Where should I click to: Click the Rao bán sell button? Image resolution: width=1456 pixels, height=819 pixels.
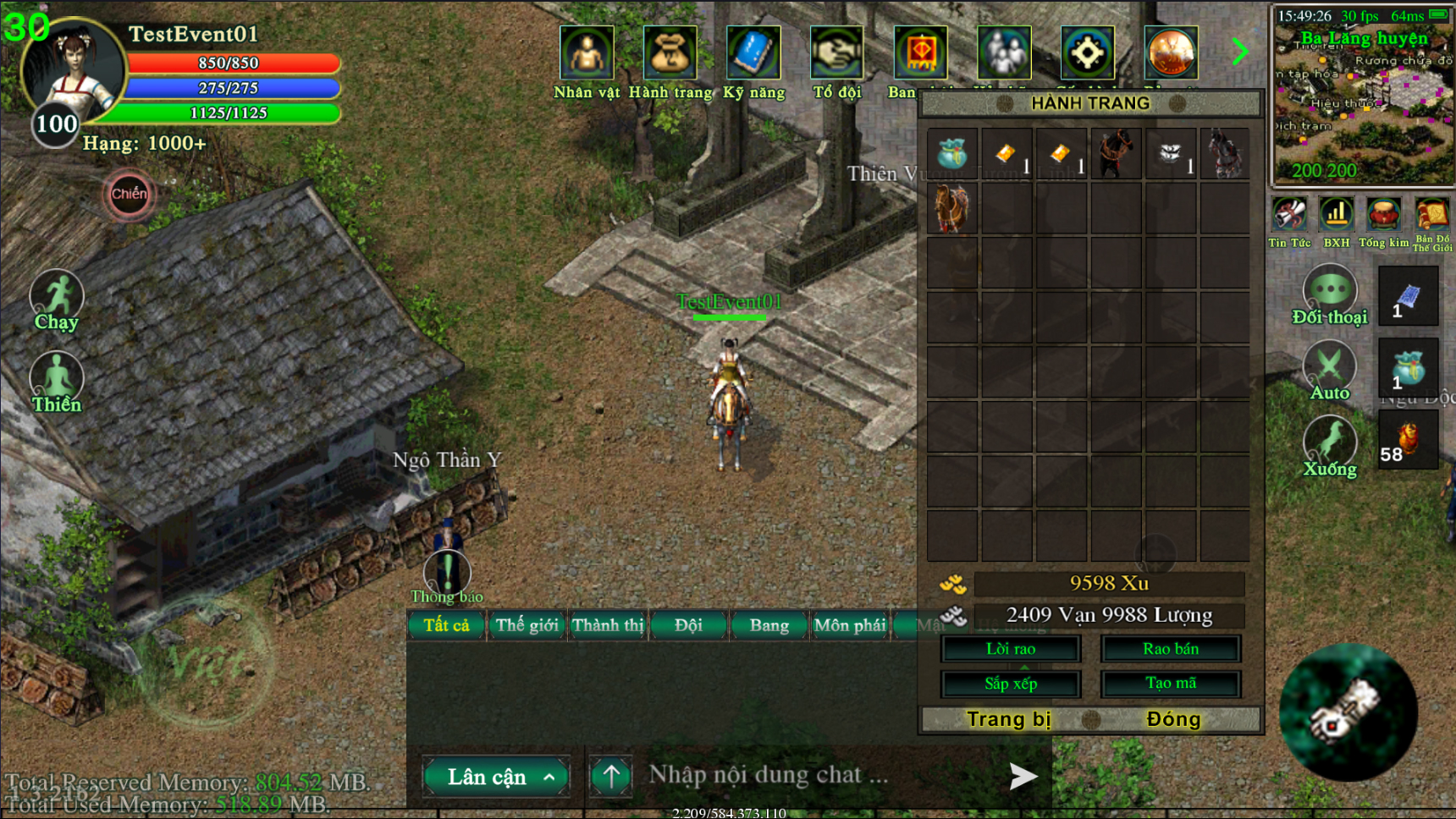pyautogui.click(x=1170, y=649)
